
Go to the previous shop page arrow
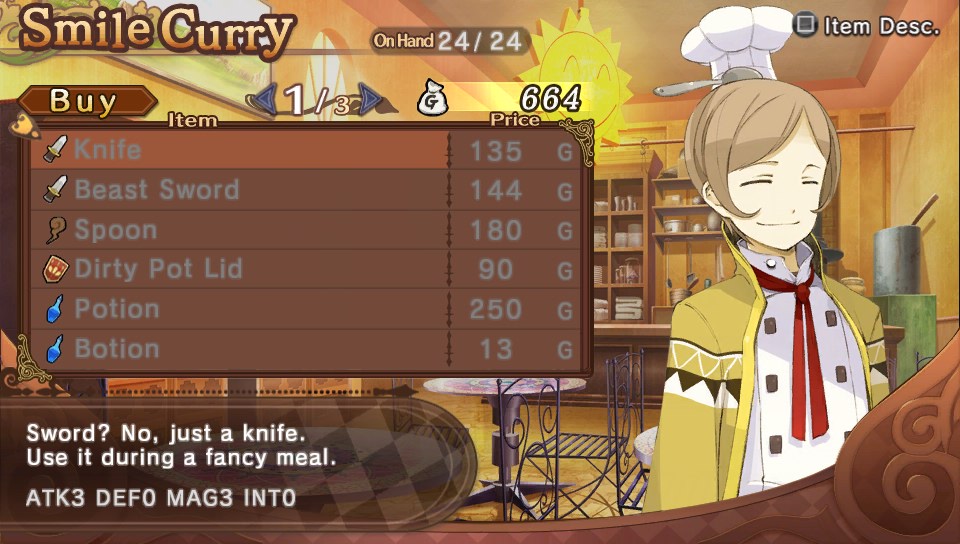click(x=265, y=99)
